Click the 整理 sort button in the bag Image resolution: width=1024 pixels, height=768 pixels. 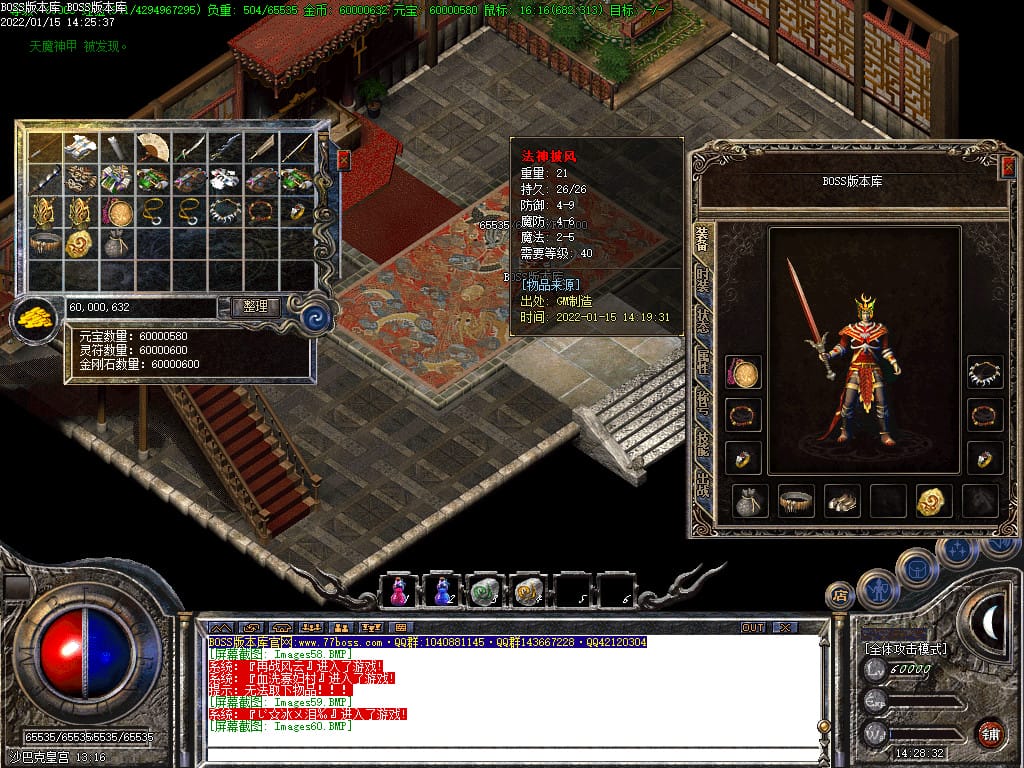click(255, 307)
